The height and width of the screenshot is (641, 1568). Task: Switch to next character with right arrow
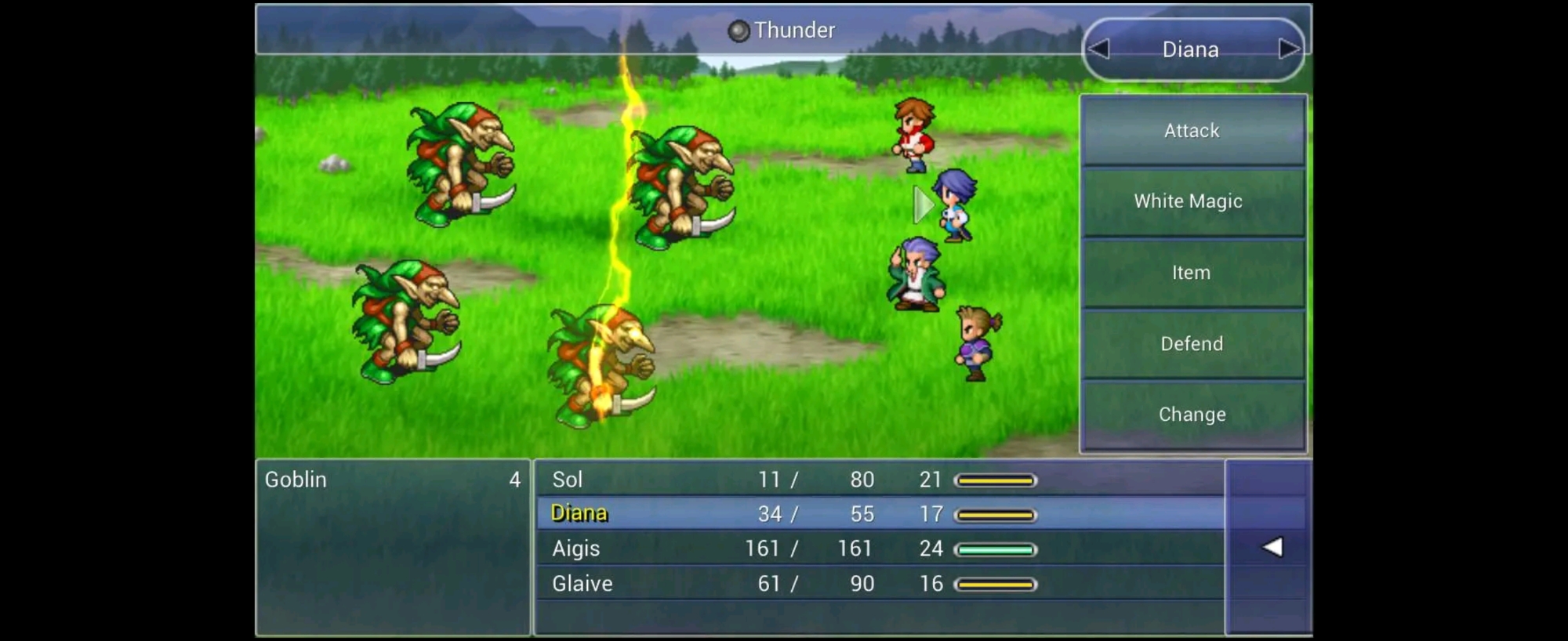click(1287, 49)
